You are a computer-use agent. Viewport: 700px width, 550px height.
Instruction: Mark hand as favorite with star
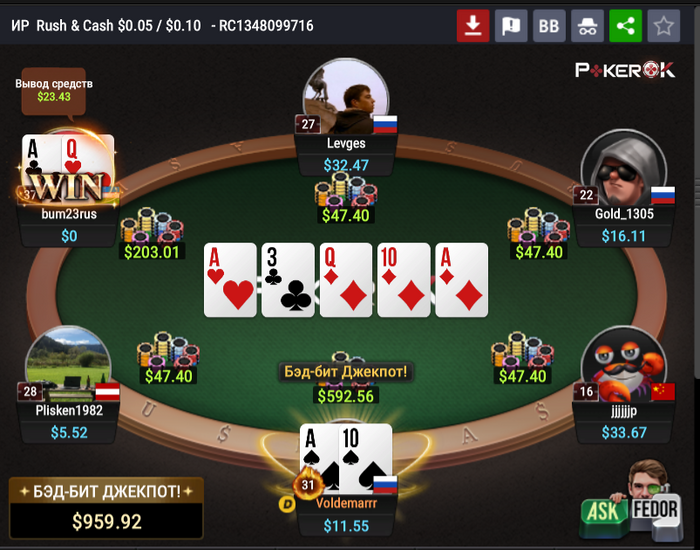pyautogui.click(x=662, y=26)
